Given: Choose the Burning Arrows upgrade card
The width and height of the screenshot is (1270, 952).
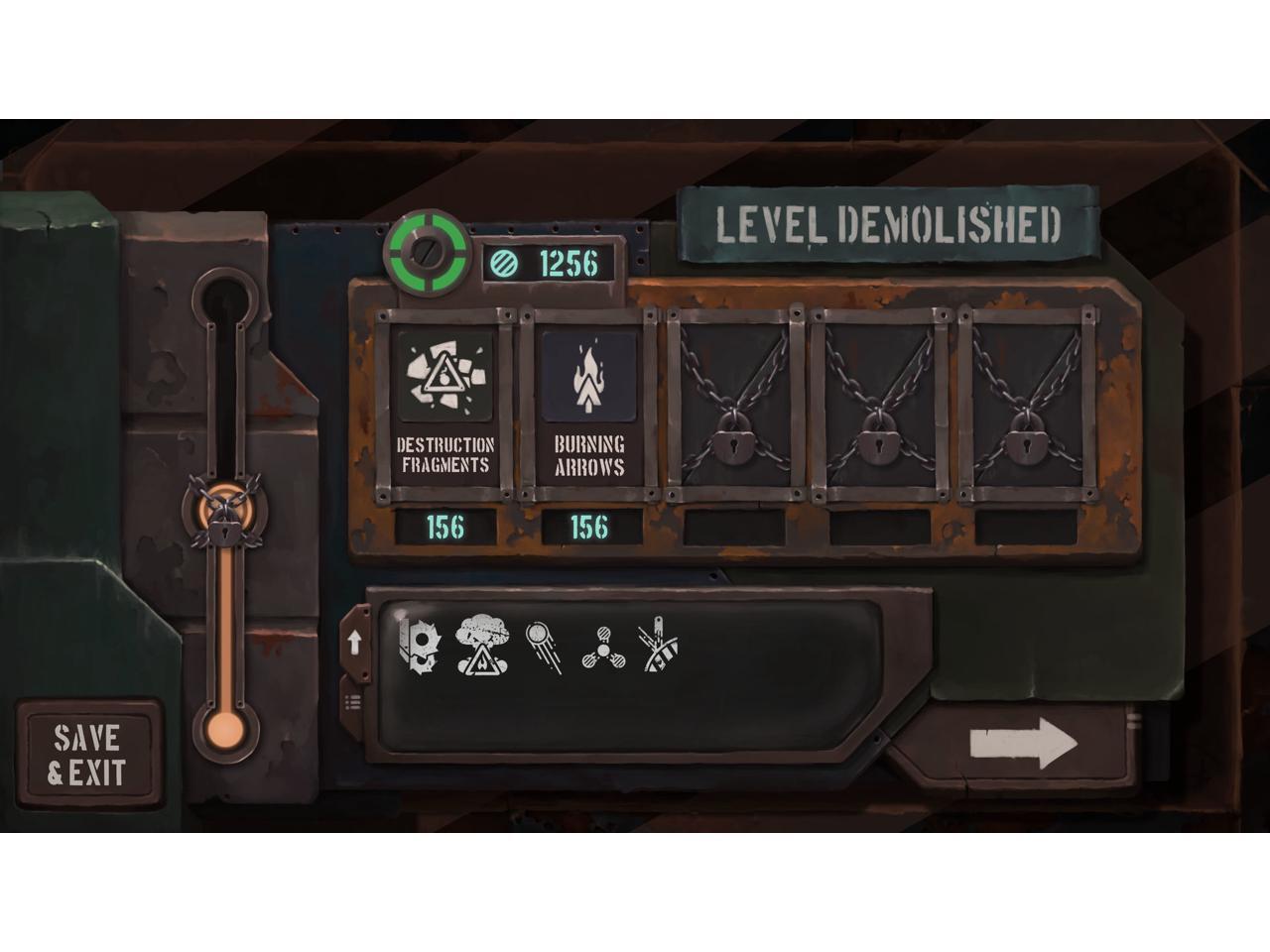Looking at the screenshot, I should (x=589, y=407).
